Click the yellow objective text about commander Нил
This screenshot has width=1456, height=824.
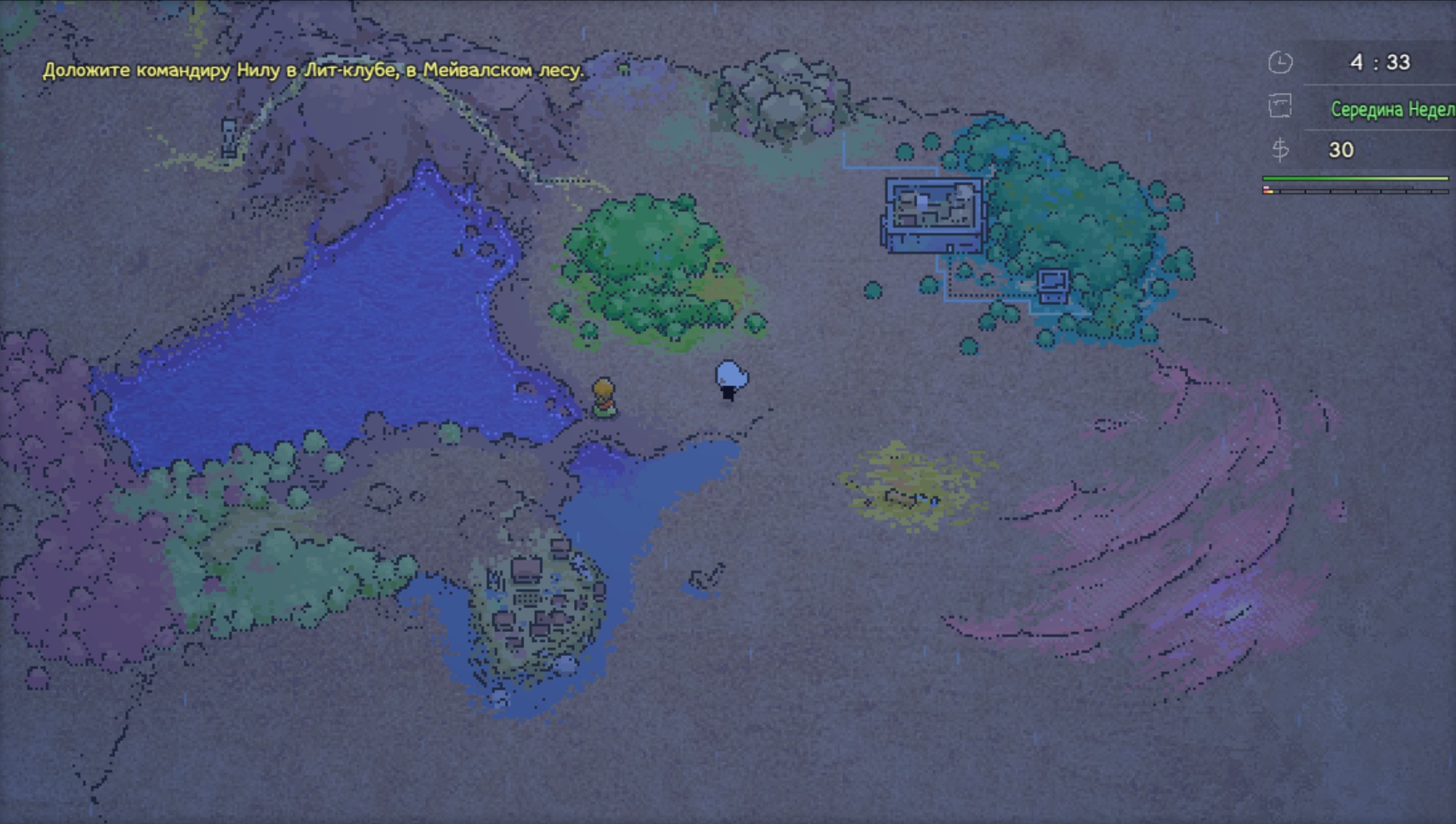point(313,71)
